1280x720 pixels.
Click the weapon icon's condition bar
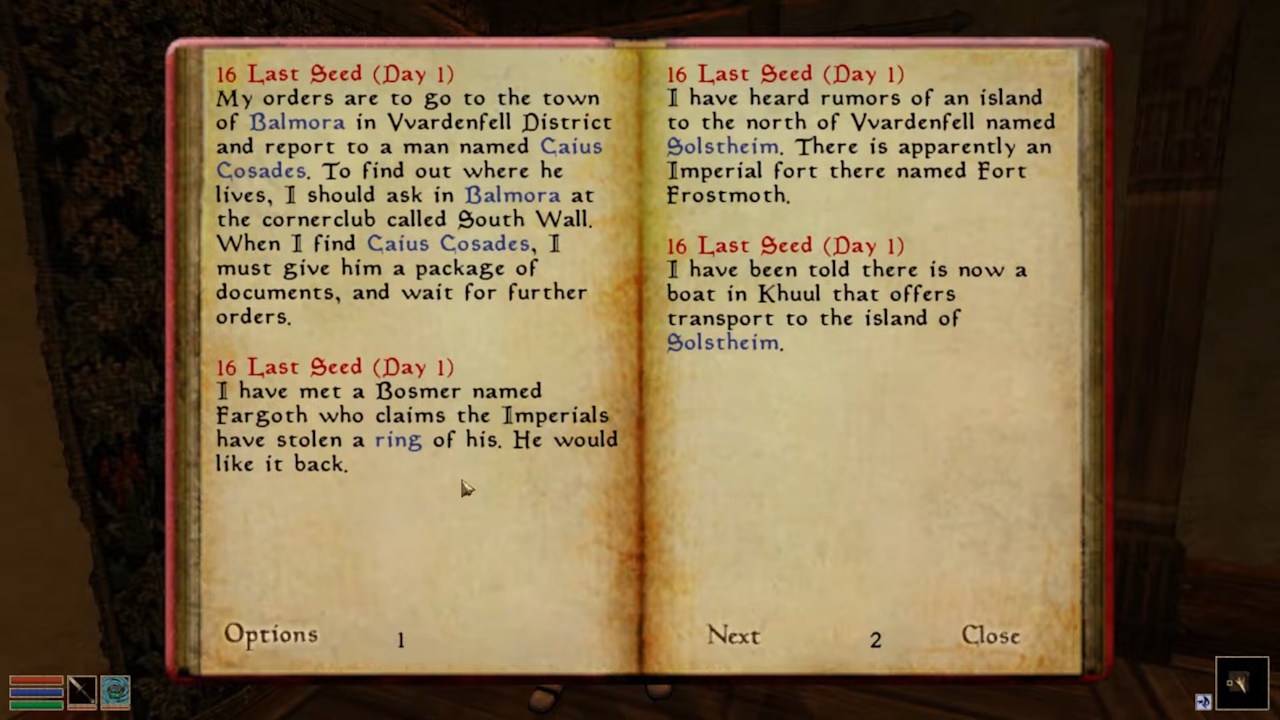pyautogui.click(x=82, y=707)
